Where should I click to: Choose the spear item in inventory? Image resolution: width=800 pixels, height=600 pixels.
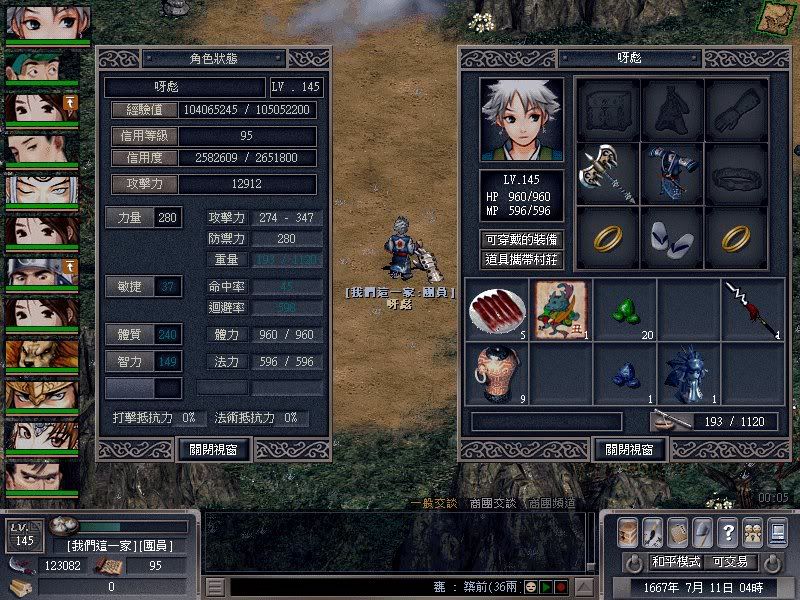coord(752,309)
